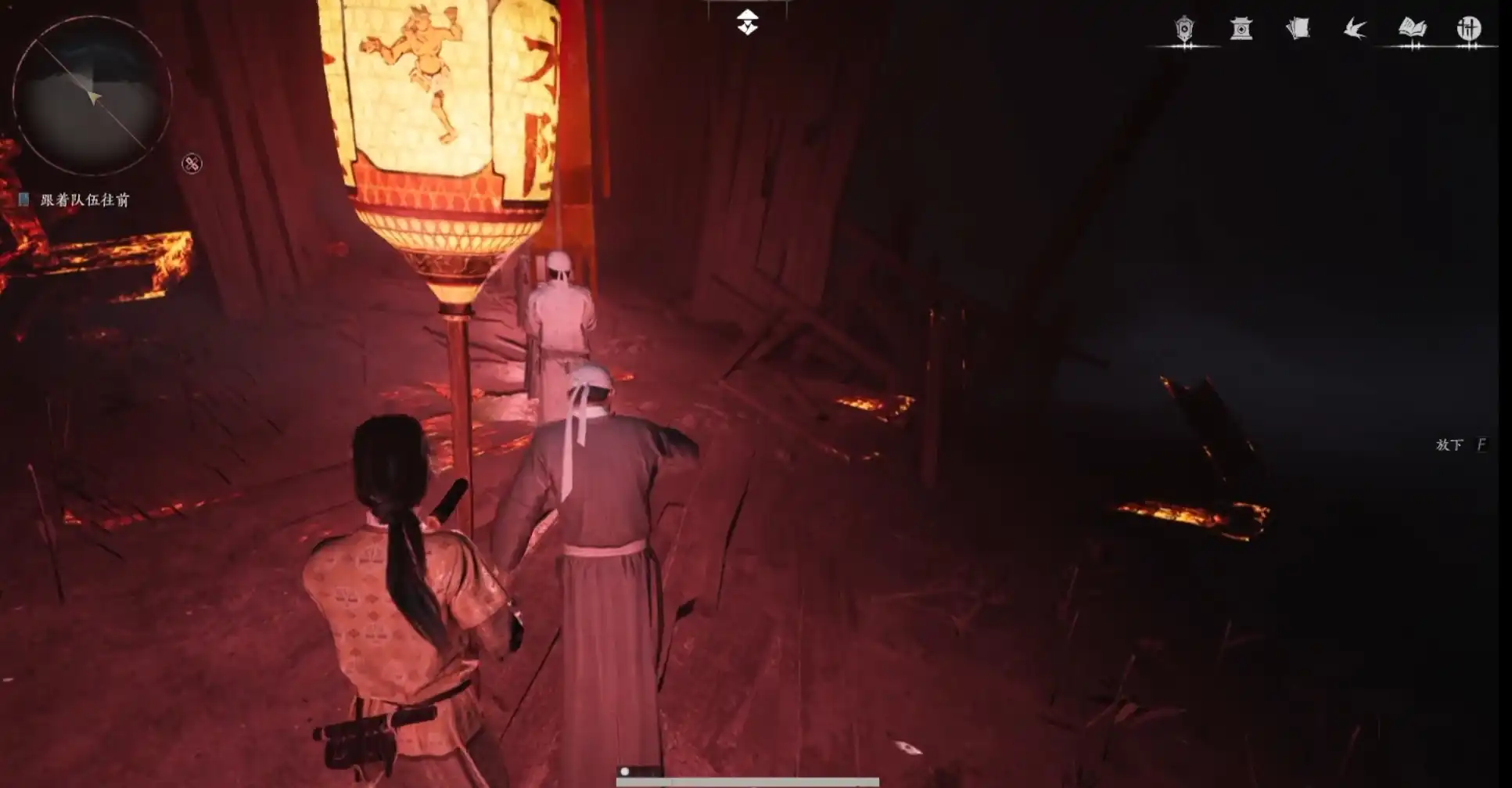This screenshot has height=788, width=1512.
Task: Open the journal open-book icon
Action: click(1412, 30)
